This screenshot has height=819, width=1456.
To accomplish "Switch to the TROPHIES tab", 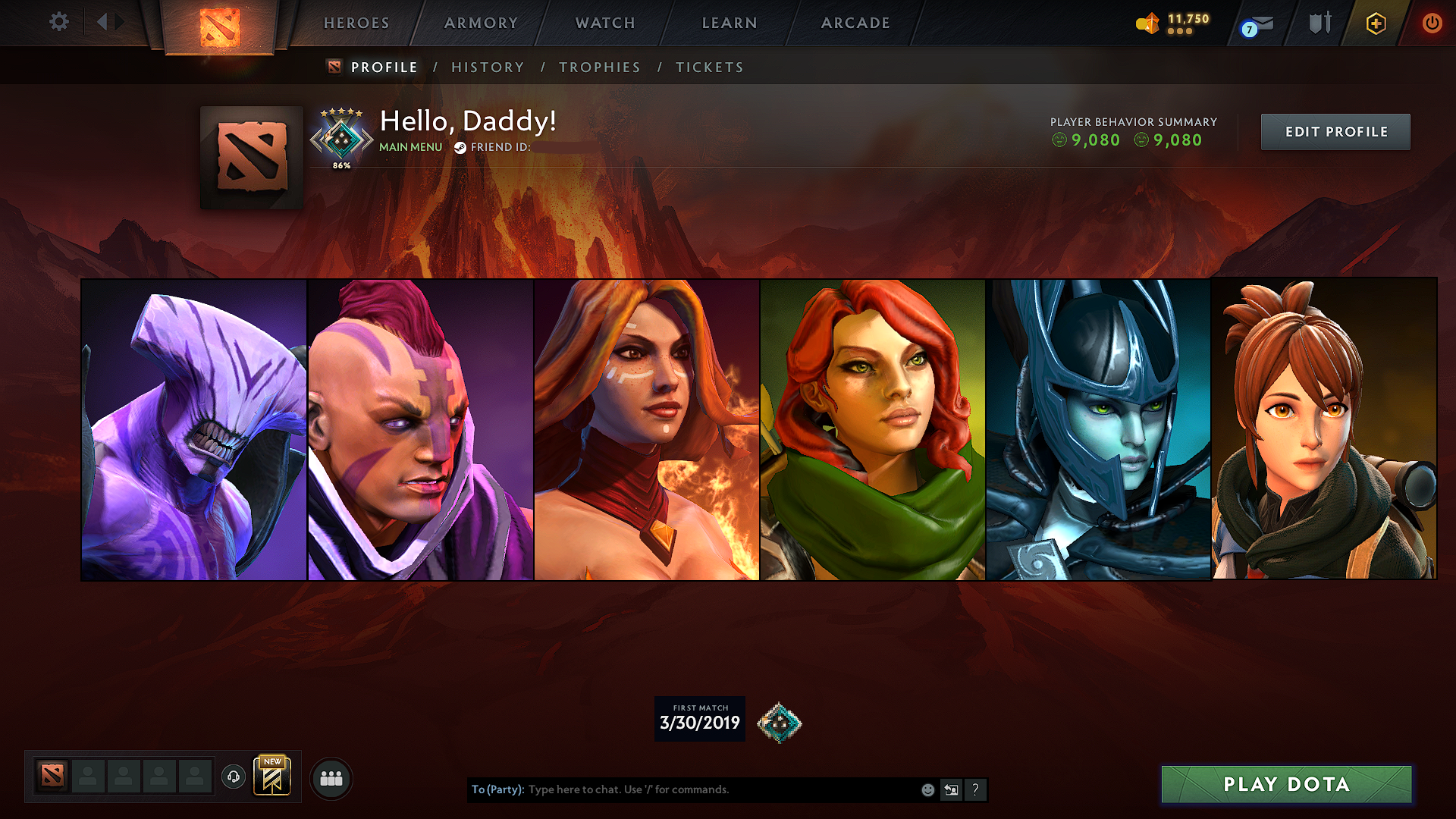I will pos(599,67).
